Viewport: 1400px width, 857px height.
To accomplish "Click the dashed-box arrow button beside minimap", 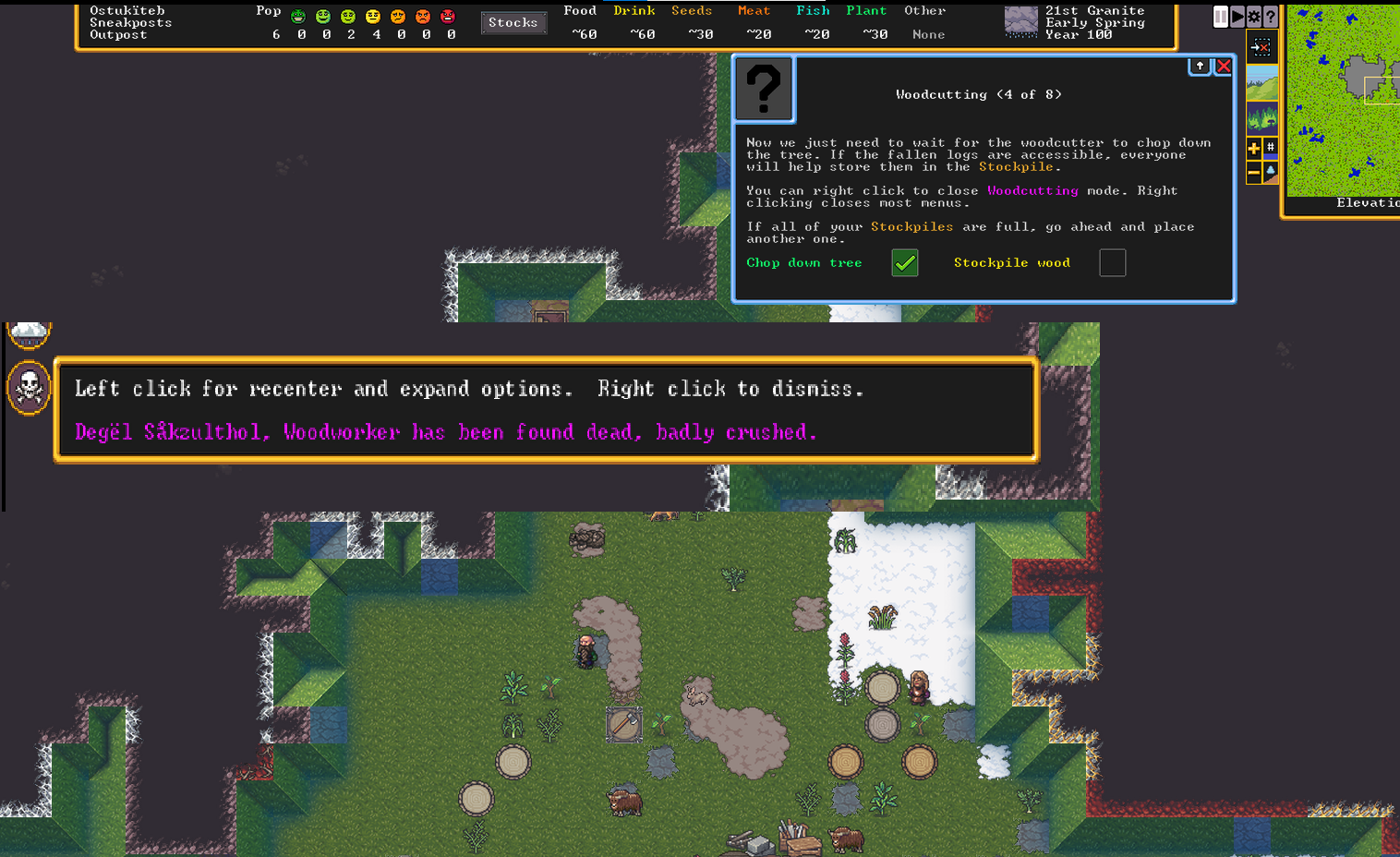I will (1261, 47).
